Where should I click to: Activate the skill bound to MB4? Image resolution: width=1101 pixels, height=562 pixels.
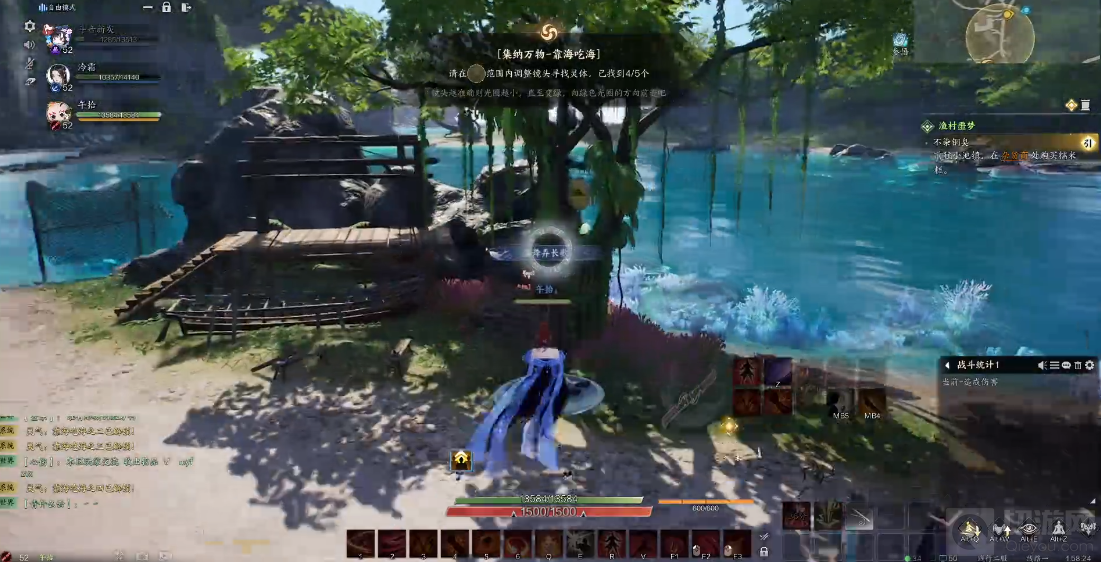871,402
